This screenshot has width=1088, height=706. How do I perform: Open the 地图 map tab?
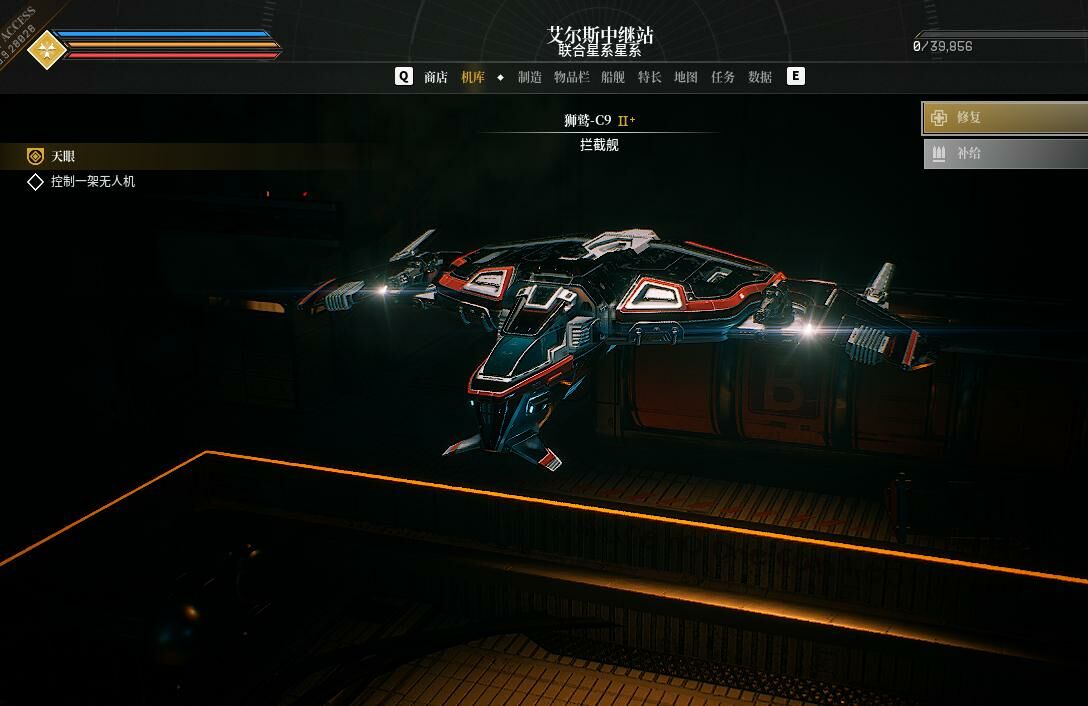[686, 77]
